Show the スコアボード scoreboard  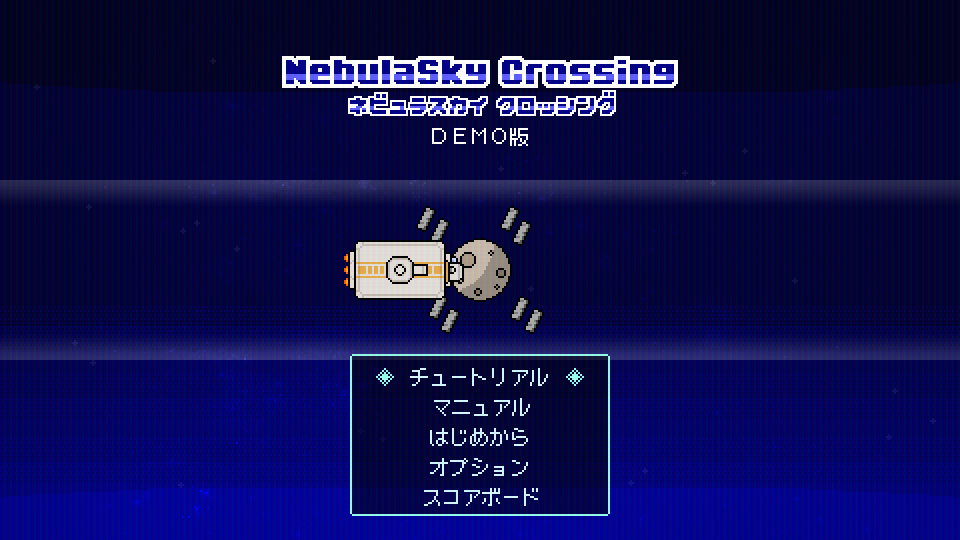point(480,497)
